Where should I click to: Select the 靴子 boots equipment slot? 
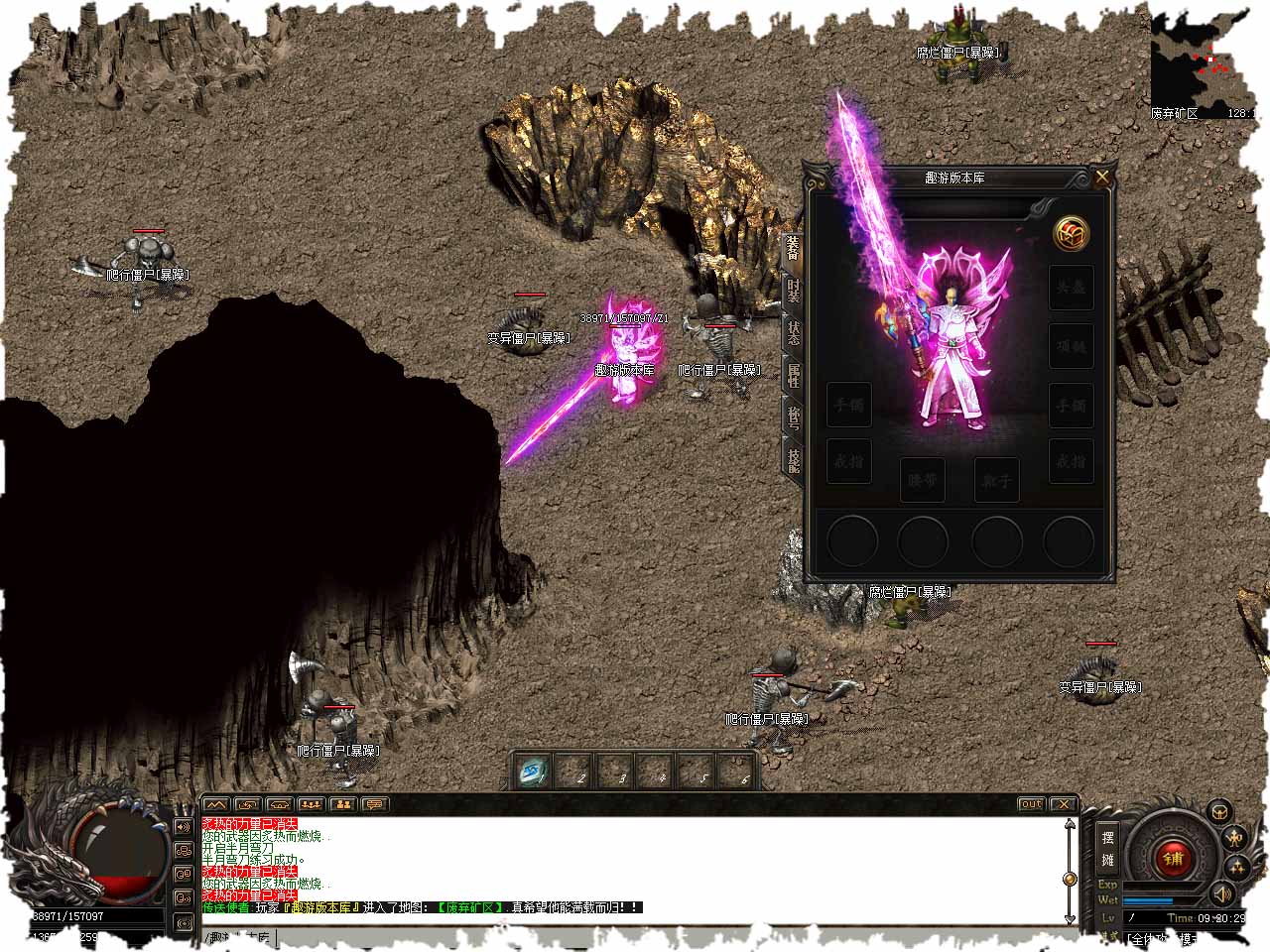pyautogui.click(x=996, y=481)
